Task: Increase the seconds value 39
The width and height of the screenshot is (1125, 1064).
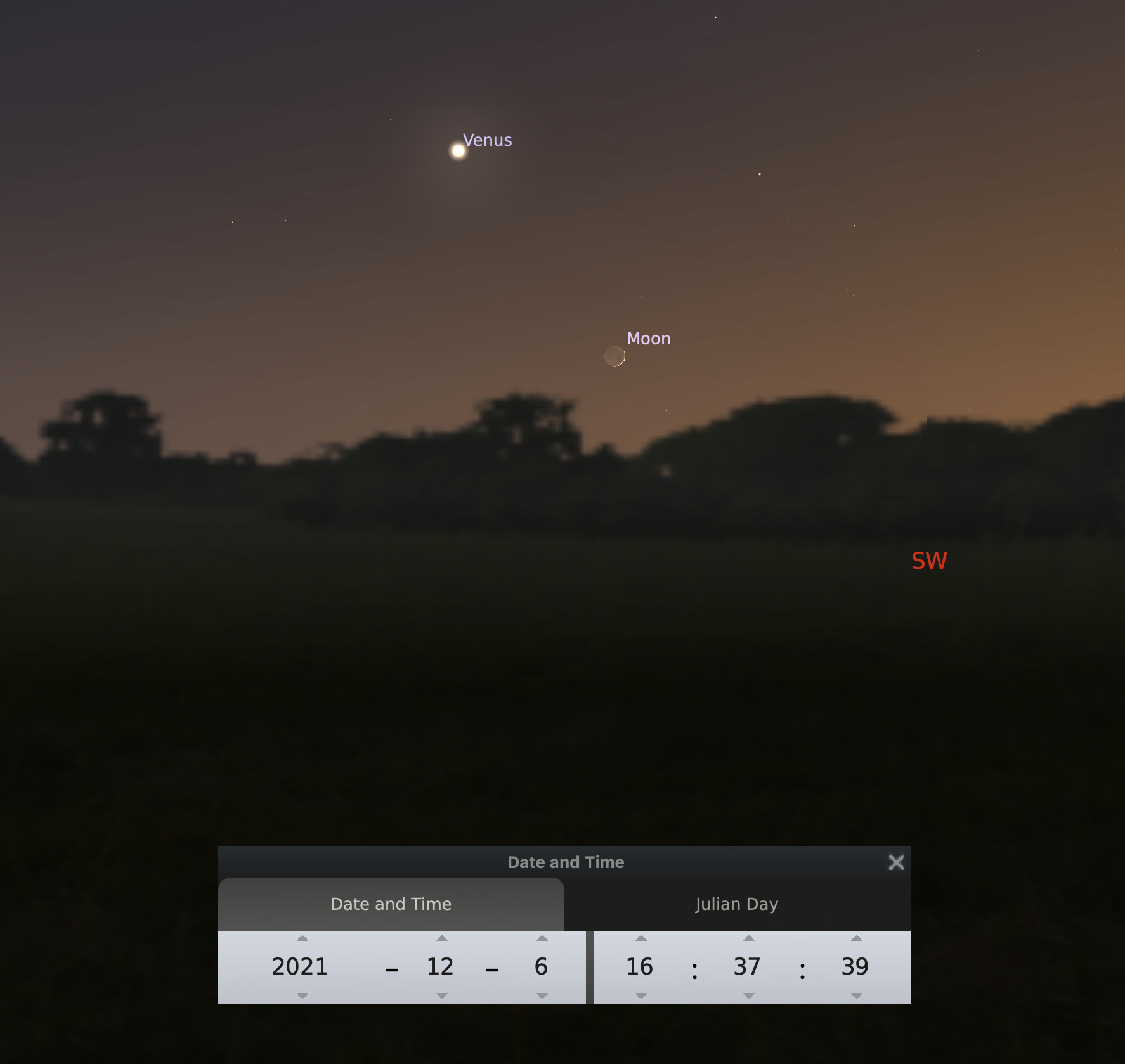Action: coord(857,938)
